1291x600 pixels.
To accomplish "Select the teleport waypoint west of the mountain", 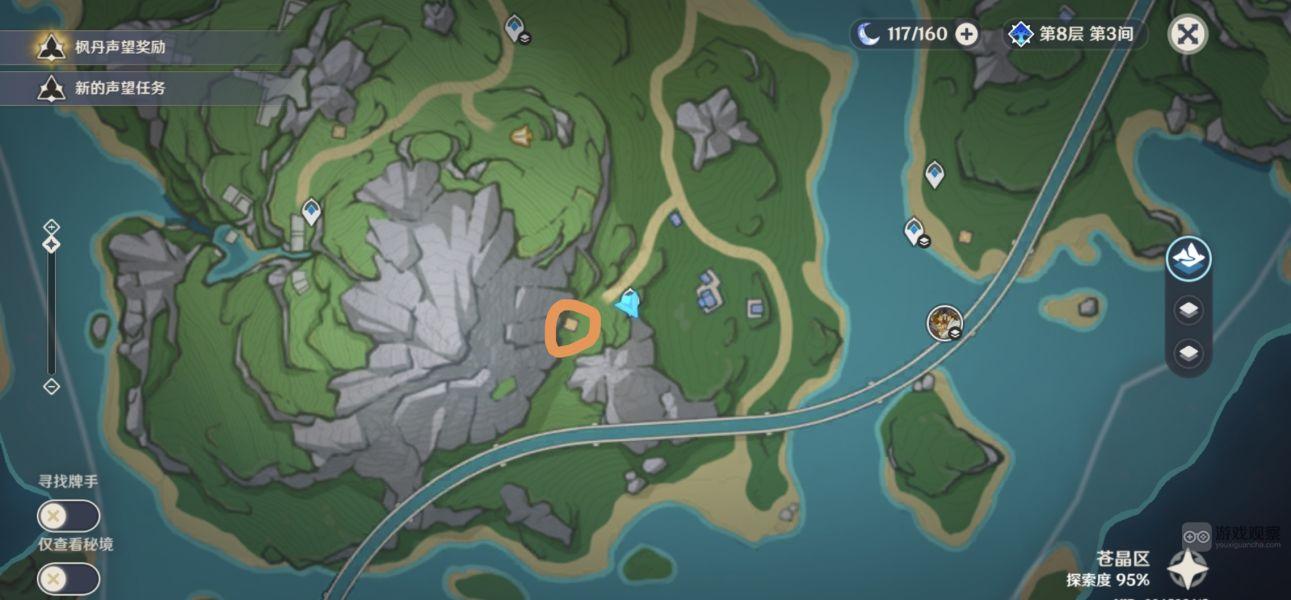I will [311, 211].
